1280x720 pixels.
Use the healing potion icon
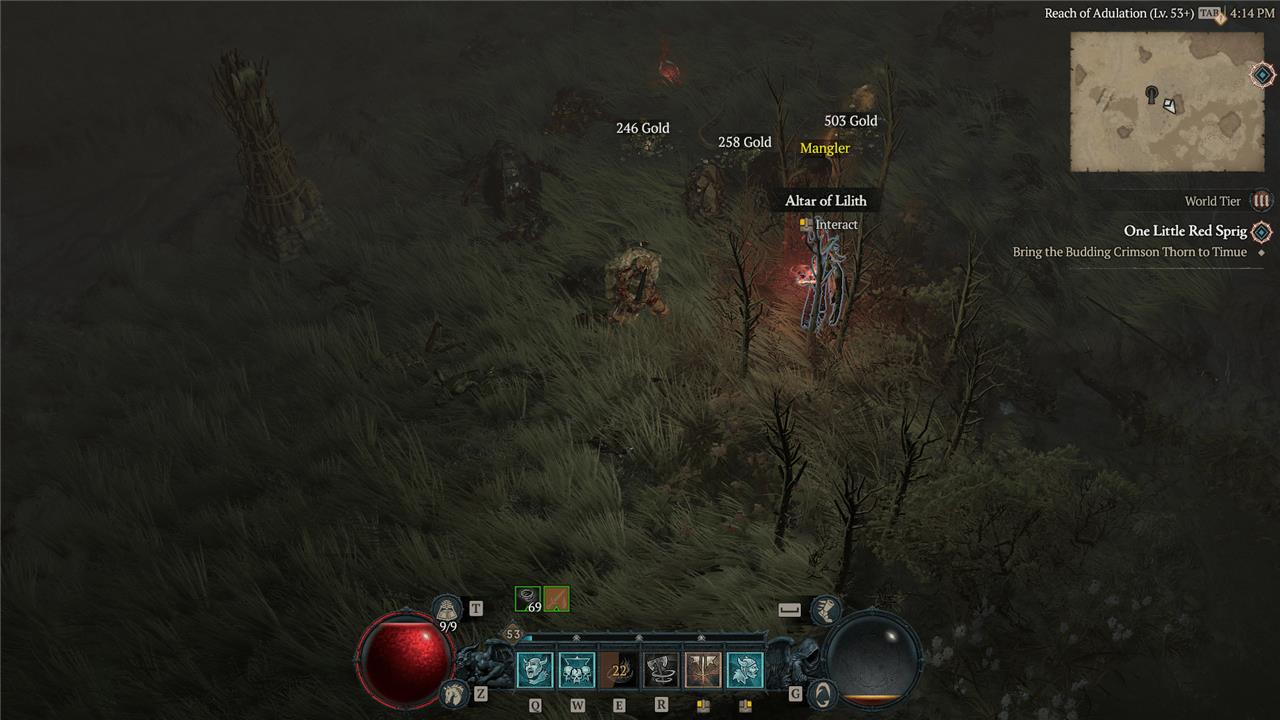pyautogui.click(x=447, y=609)
